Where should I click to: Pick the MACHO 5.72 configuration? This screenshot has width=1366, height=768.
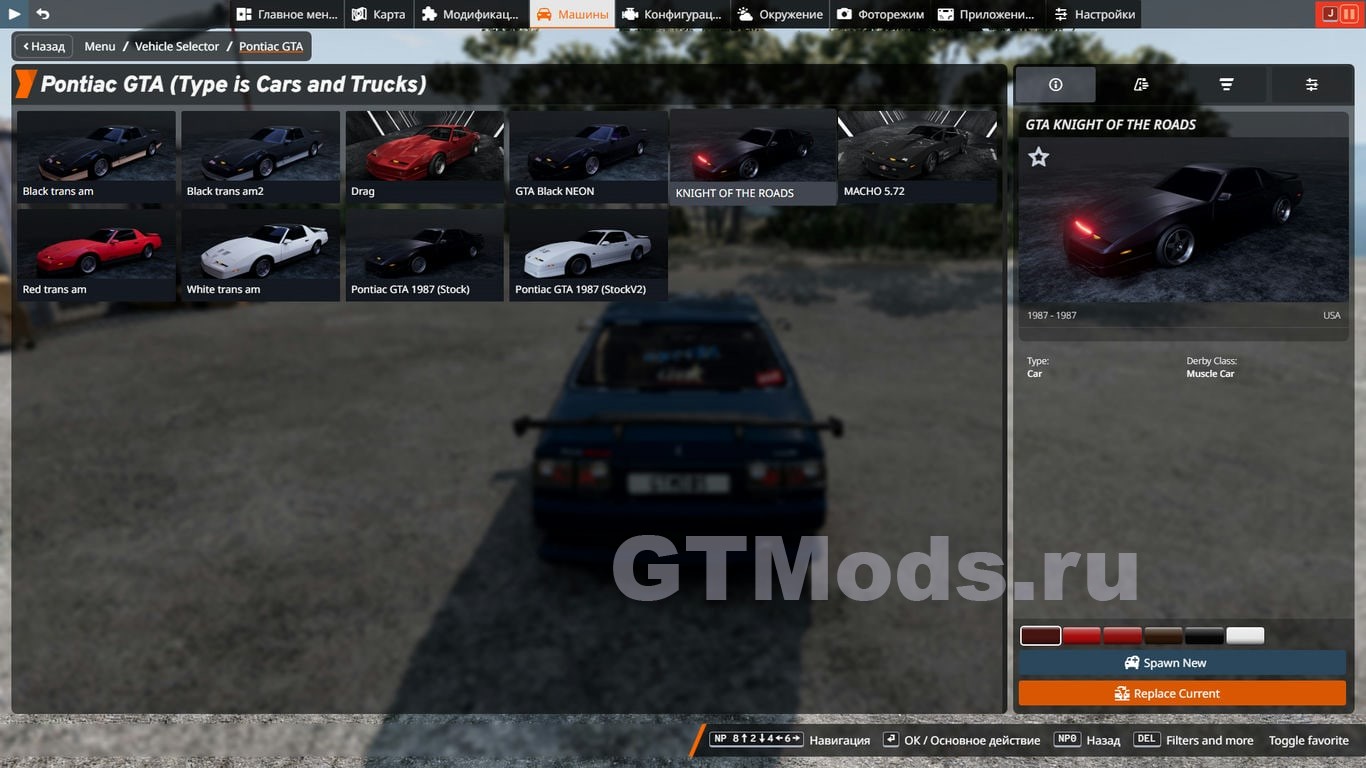[x=917, y=158]
